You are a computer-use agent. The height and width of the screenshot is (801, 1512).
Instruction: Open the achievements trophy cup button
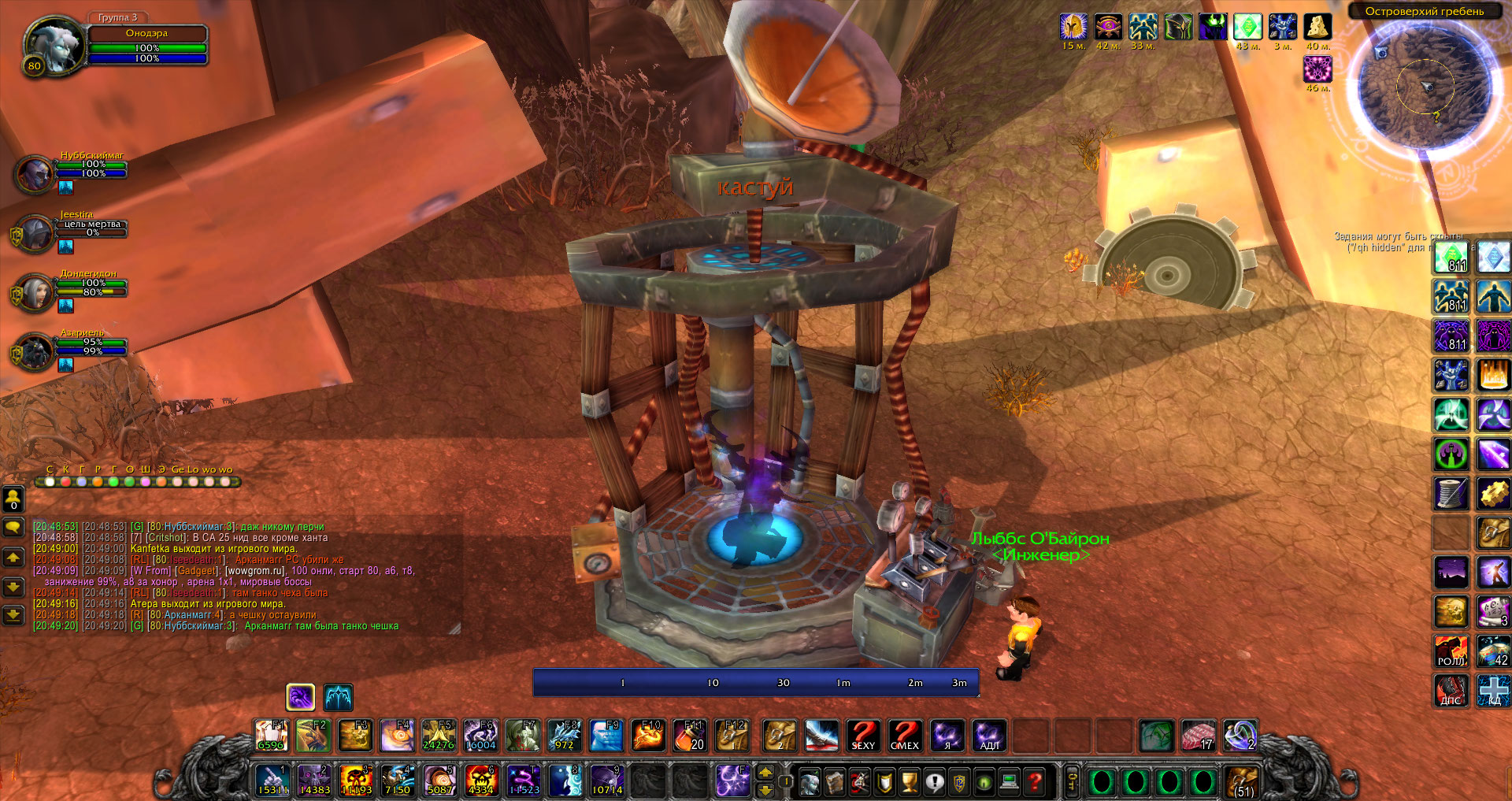point(910,782)
